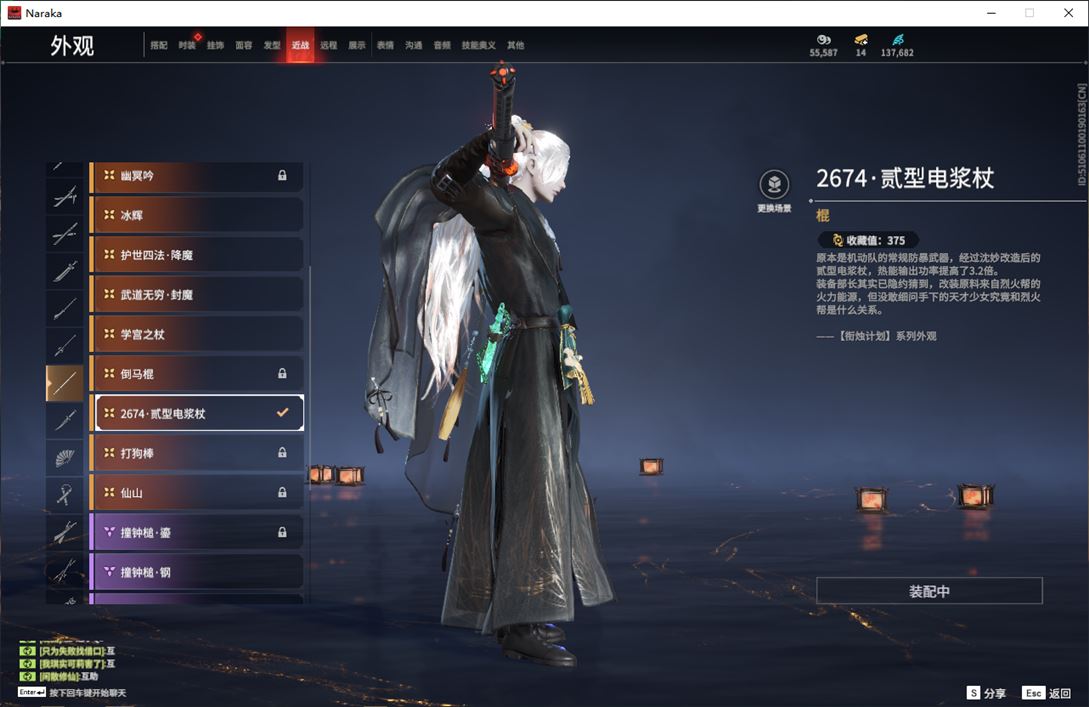This screenshot has width=1089, height=707.
Task: Select the folding fan weapon category
Action: pyautogui.click(x=65, y=457)
